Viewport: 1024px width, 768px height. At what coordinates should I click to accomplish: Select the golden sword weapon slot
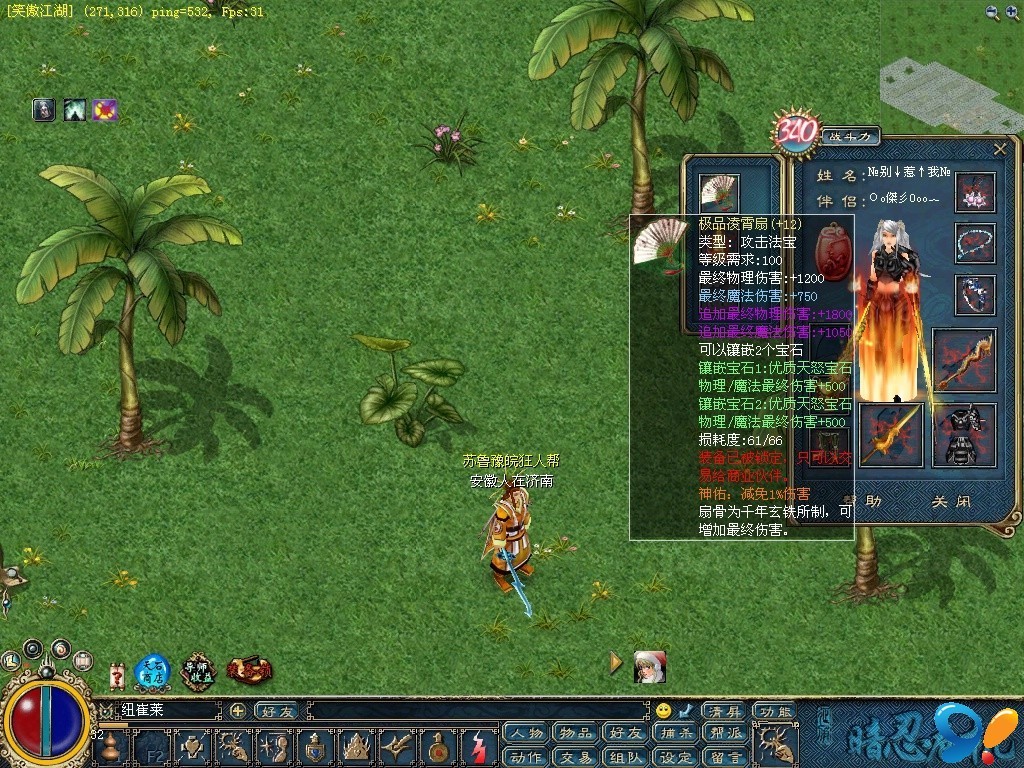[x=890, y=435]
